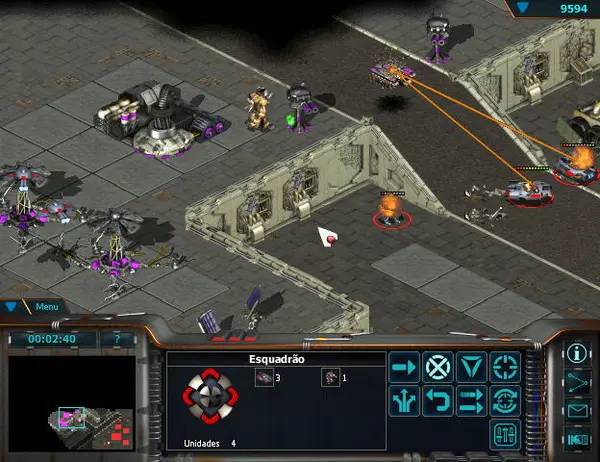The image size is (600, 462).
Task: Select the three-way split arrows command
Action: pyautogui.click(x=404, y=401)
